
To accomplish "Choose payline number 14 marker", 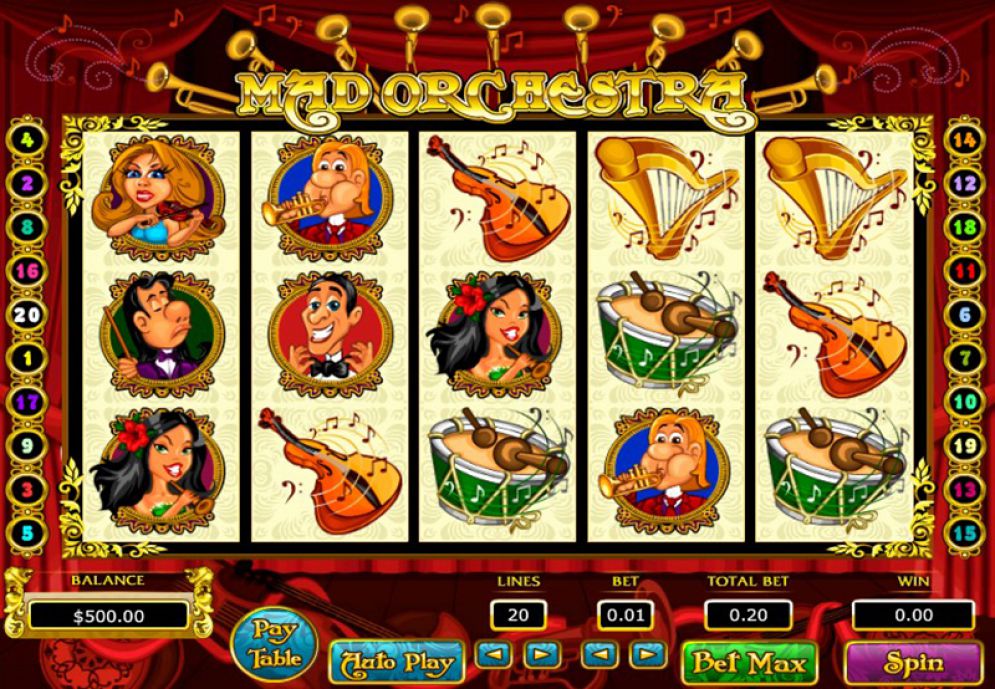I will (964, 141).
